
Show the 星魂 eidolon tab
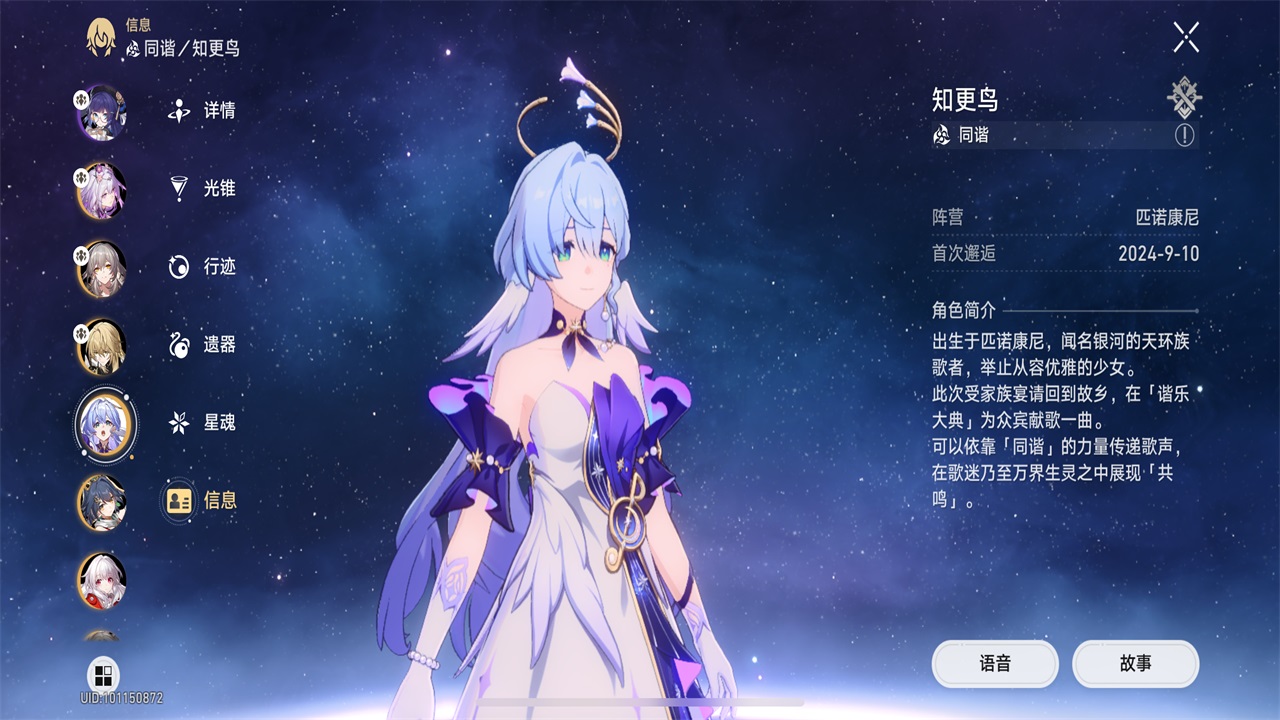tap(203, 423)
